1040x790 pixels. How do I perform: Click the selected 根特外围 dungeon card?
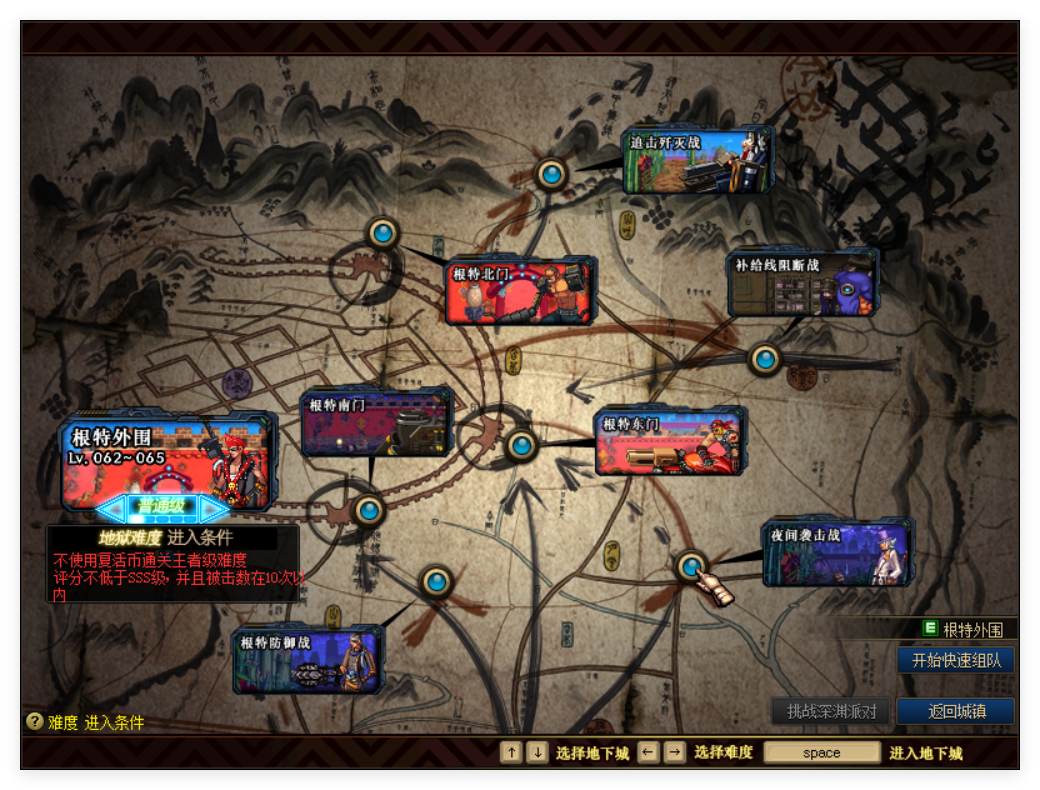[167, 458]
